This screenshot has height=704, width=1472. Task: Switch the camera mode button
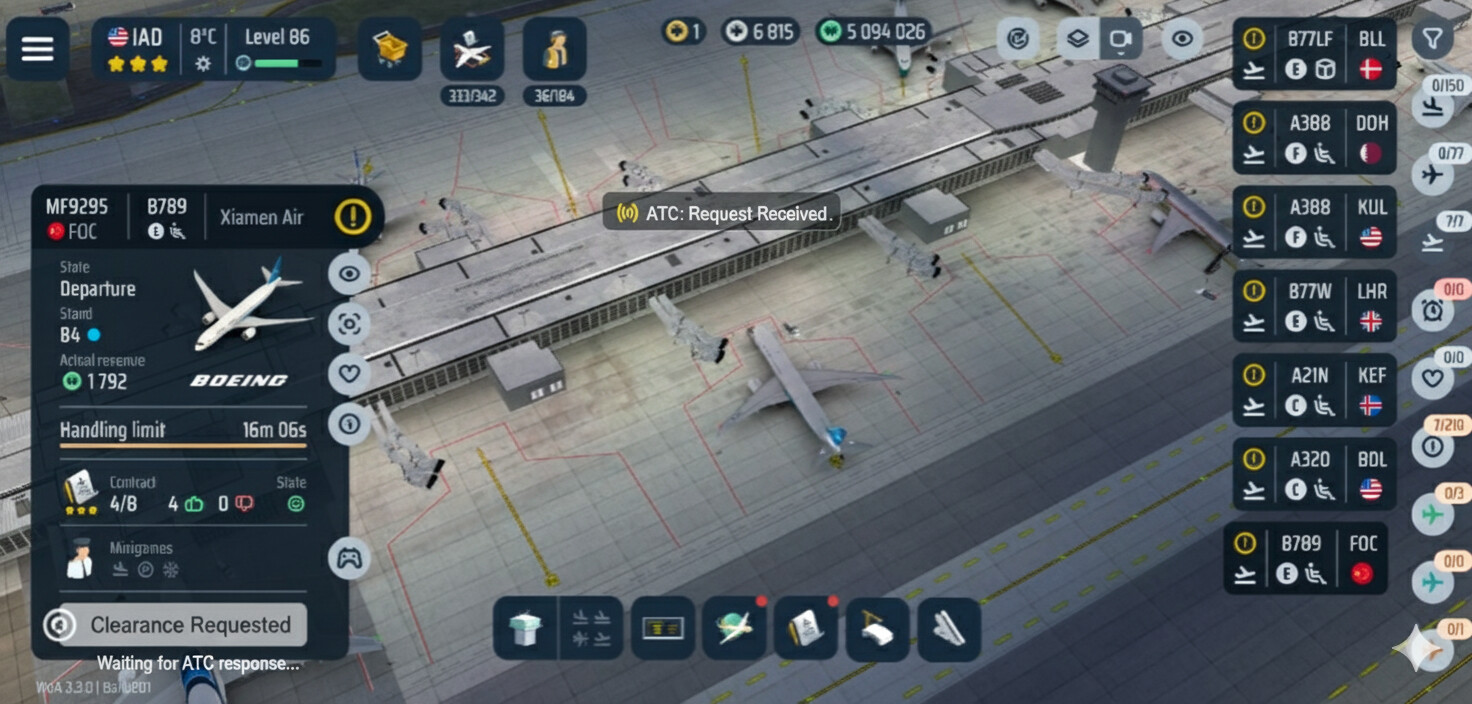tap(1120, 40)
